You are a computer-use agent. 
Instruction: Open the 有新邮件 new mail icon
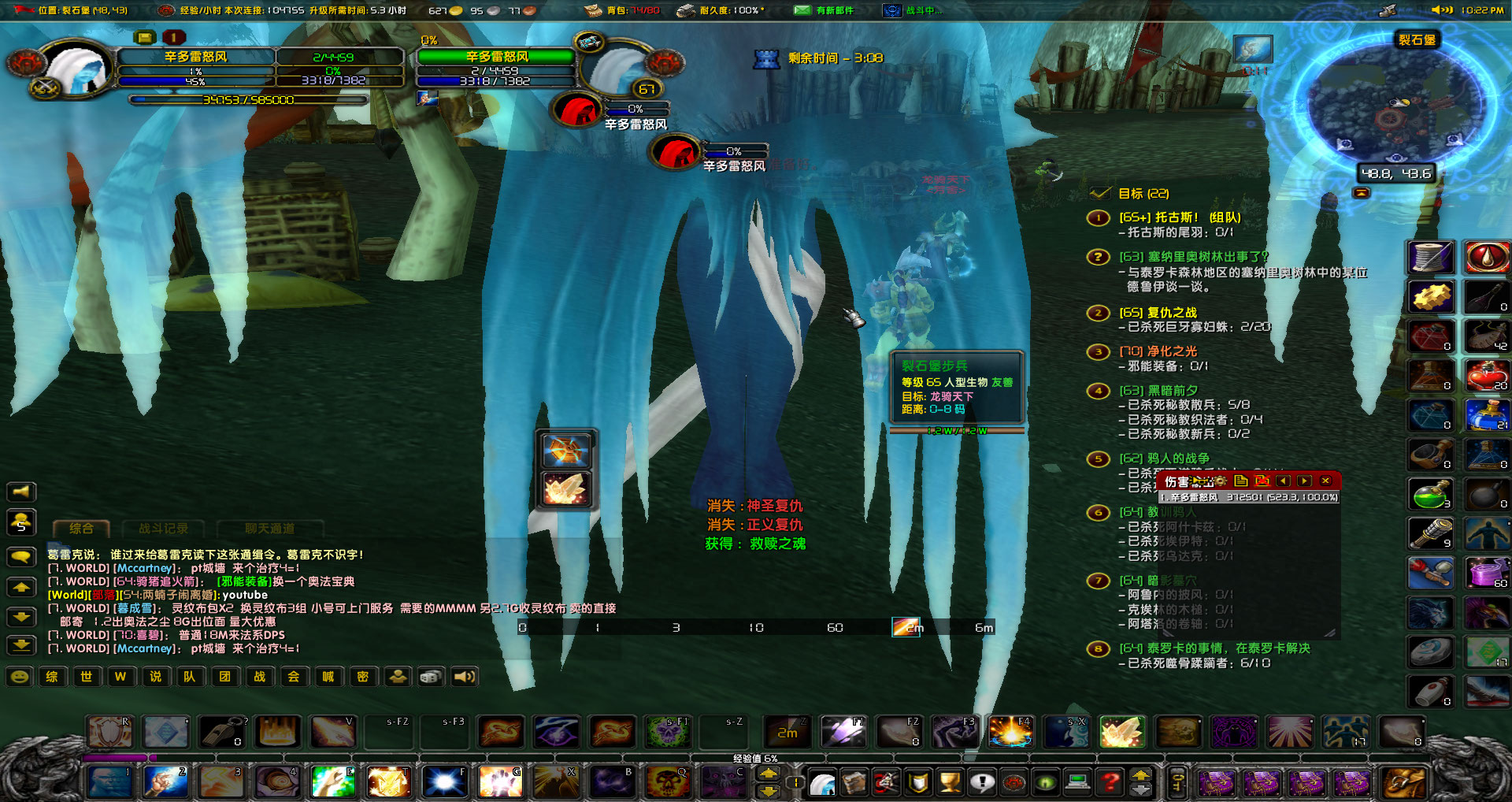pyautogui.click(x=804, y=10)
